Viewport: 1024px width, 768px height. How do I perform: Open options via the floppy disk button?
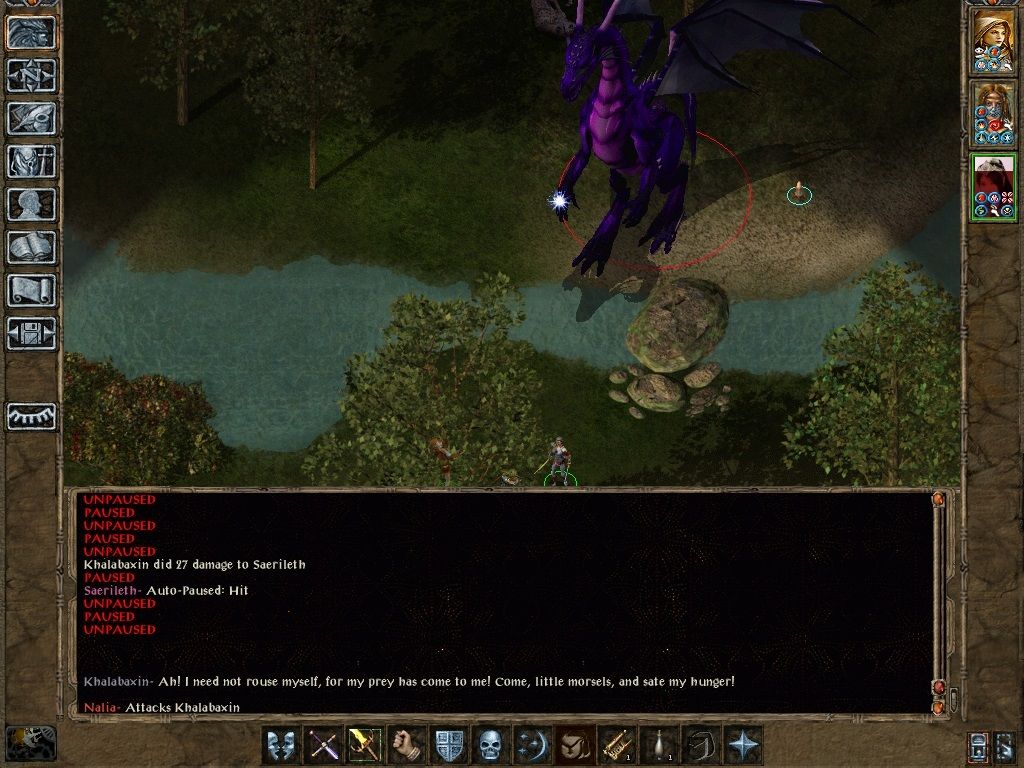coord(32,333)
